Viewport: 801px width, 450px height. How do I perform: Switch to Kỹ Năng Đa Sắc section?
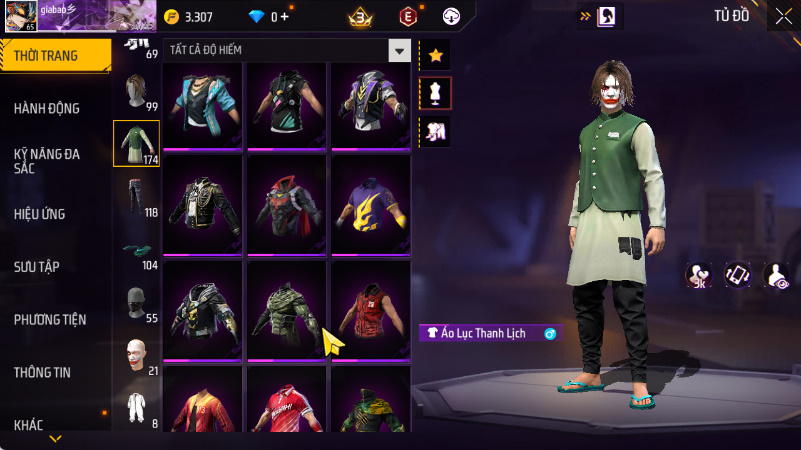pos(47,161)
